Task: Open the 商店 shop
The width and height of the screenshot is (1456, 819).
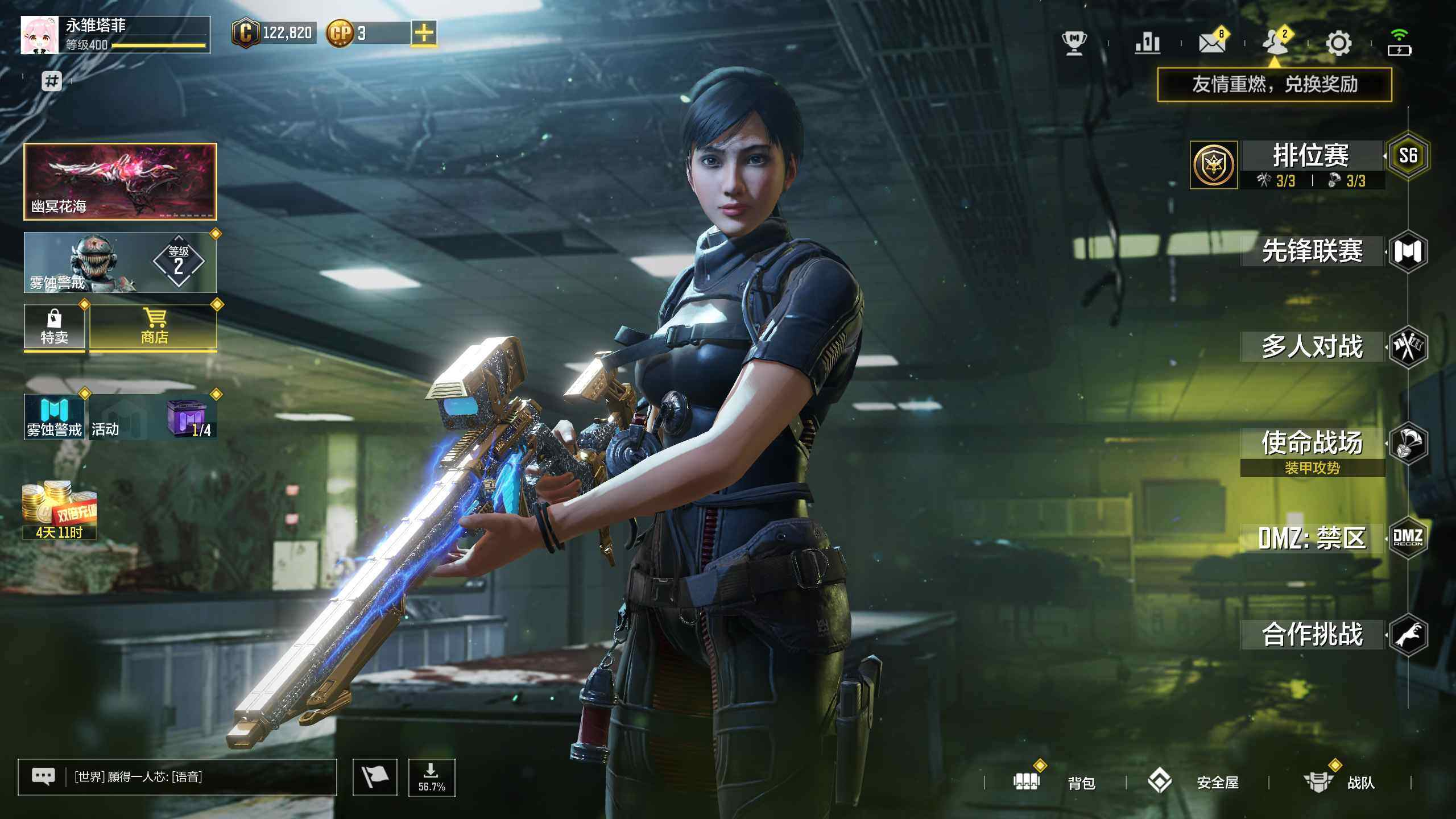Action: coord(154,327)
